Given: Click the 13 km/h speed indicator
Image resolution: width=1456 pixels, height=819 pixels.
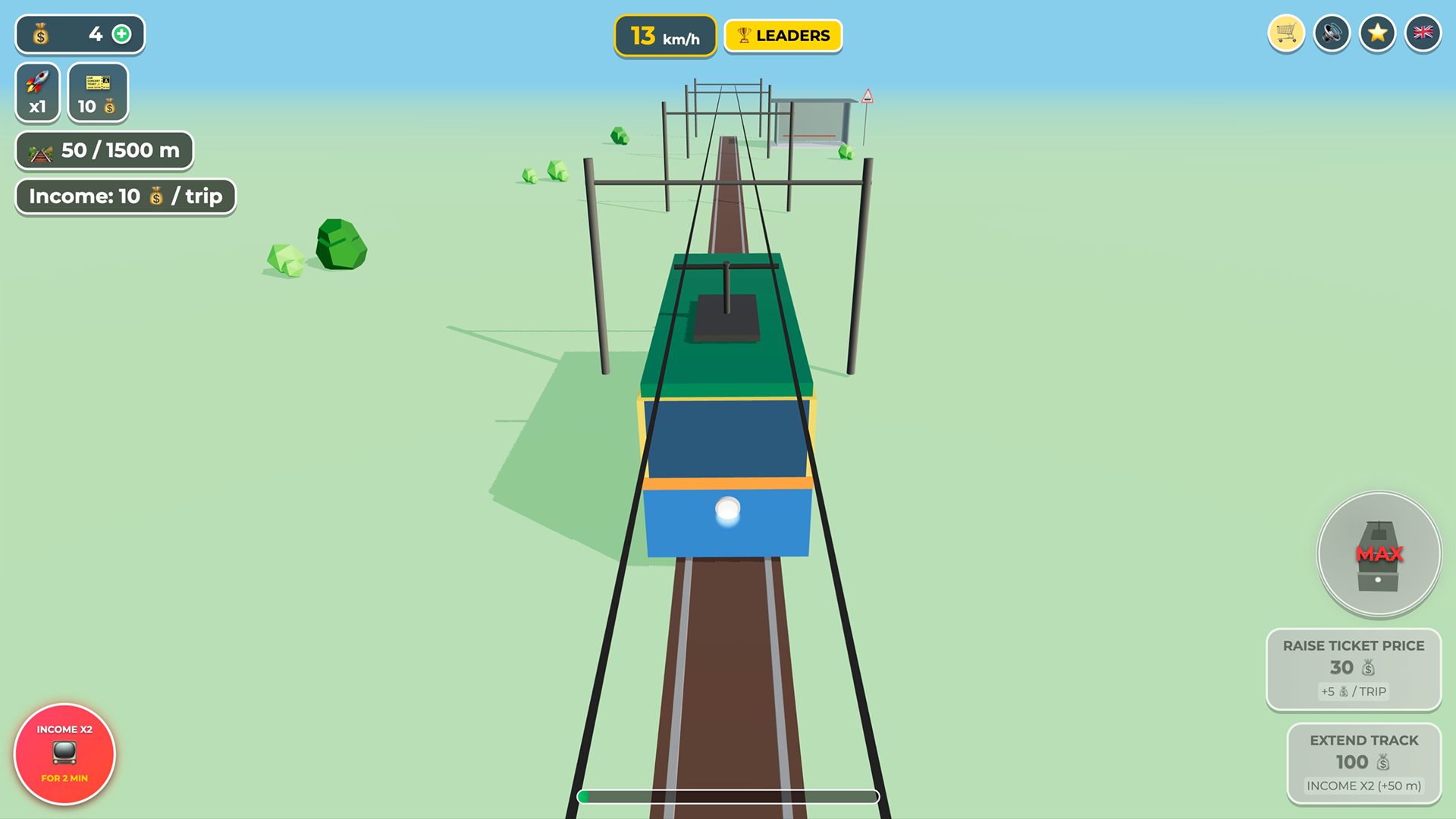Looking at the screenshot, I should click(665, 35).
